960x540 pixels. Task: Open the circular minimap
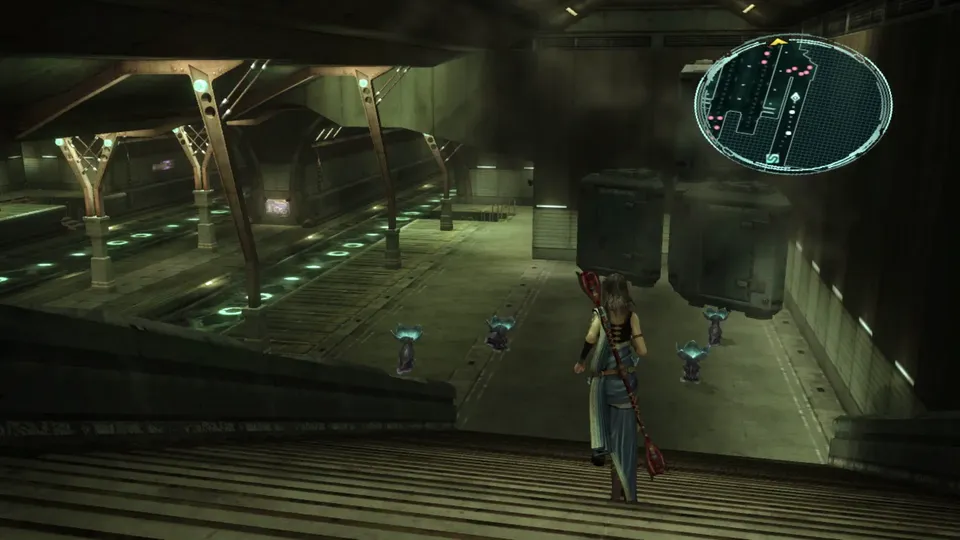click(793, 103)
